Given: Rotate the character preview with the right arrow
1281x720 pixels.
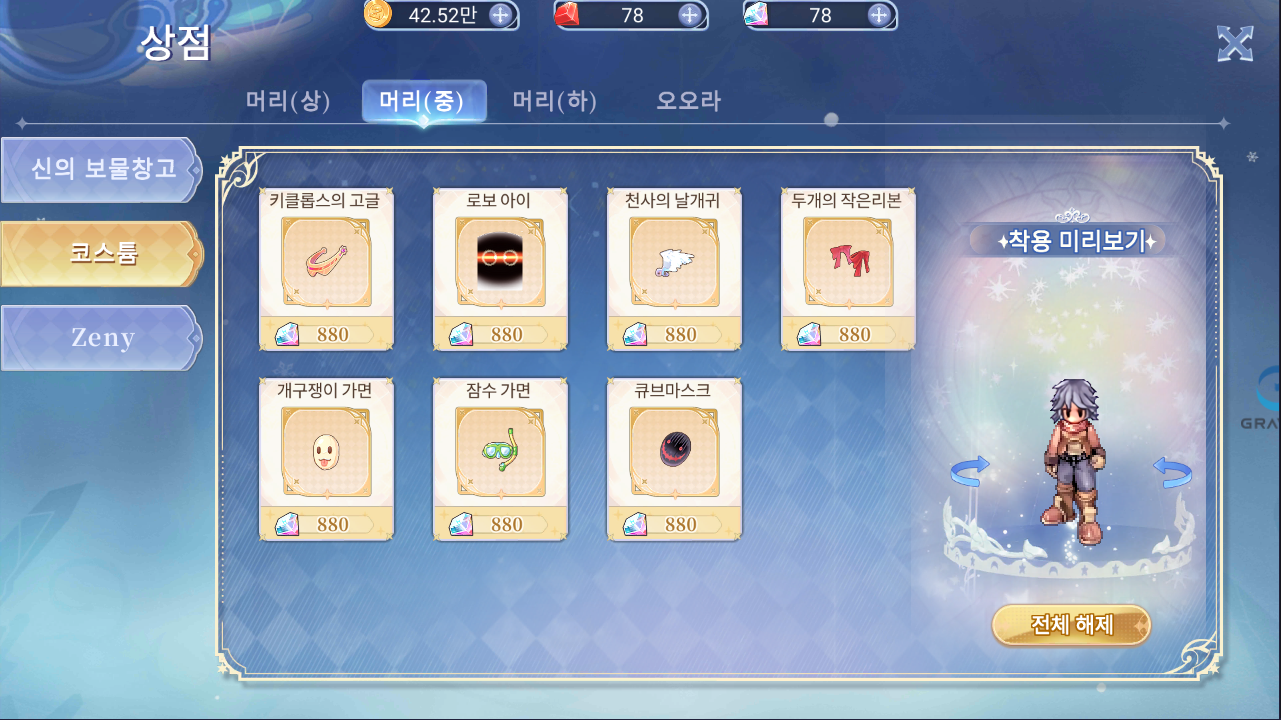Looking at the screenshot, I should 1171,471.
